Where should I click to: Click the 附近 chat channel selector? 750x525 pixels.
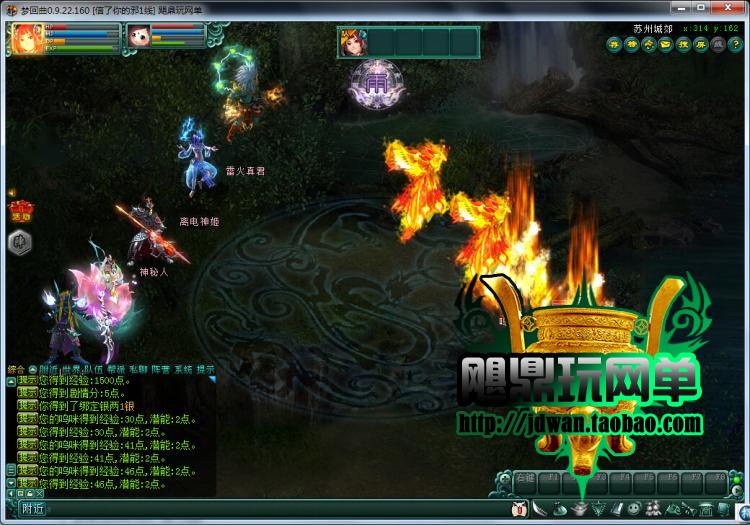33,510
